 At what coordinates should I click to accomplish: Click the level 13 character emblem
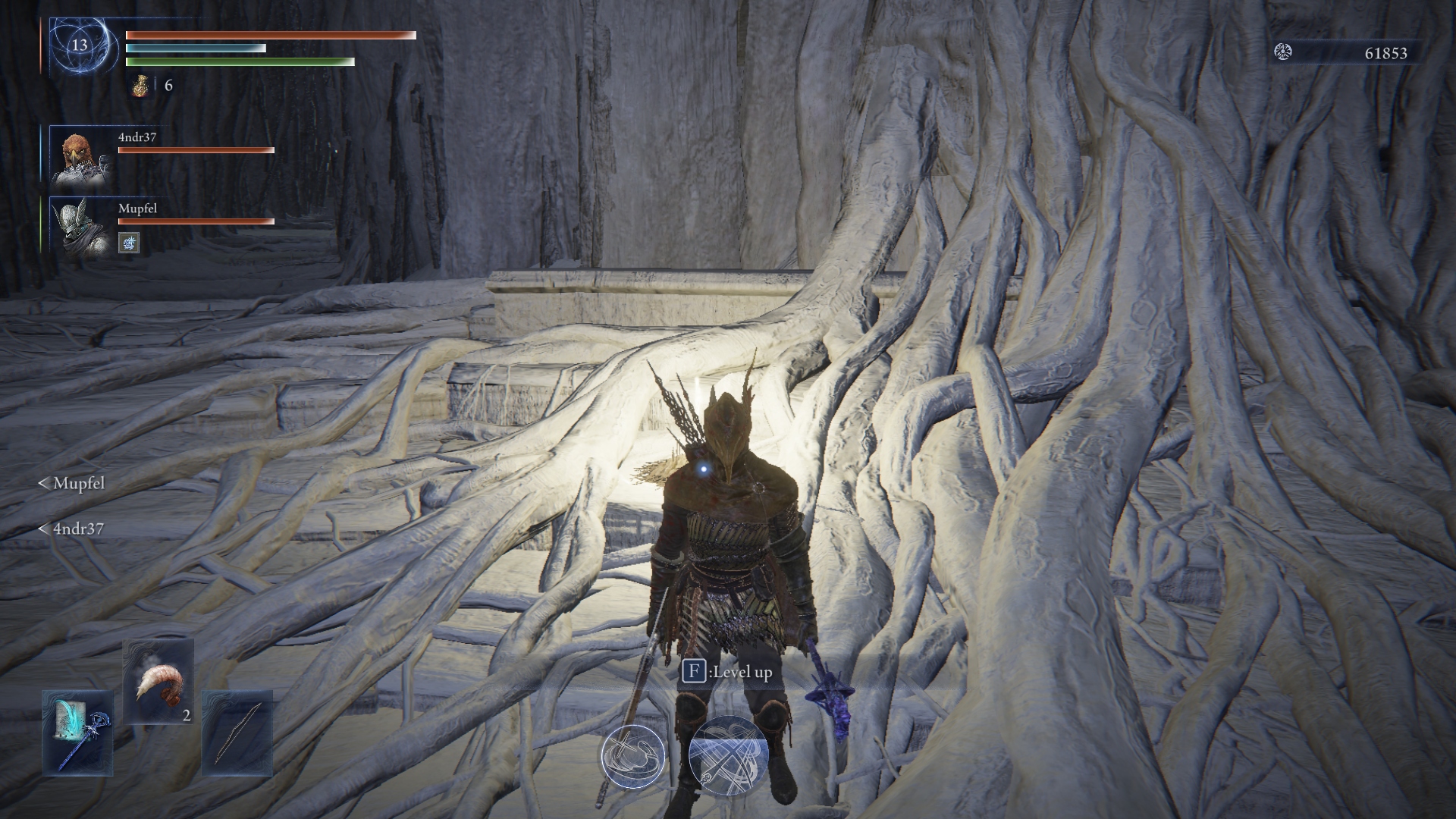[x=80, y=45]
